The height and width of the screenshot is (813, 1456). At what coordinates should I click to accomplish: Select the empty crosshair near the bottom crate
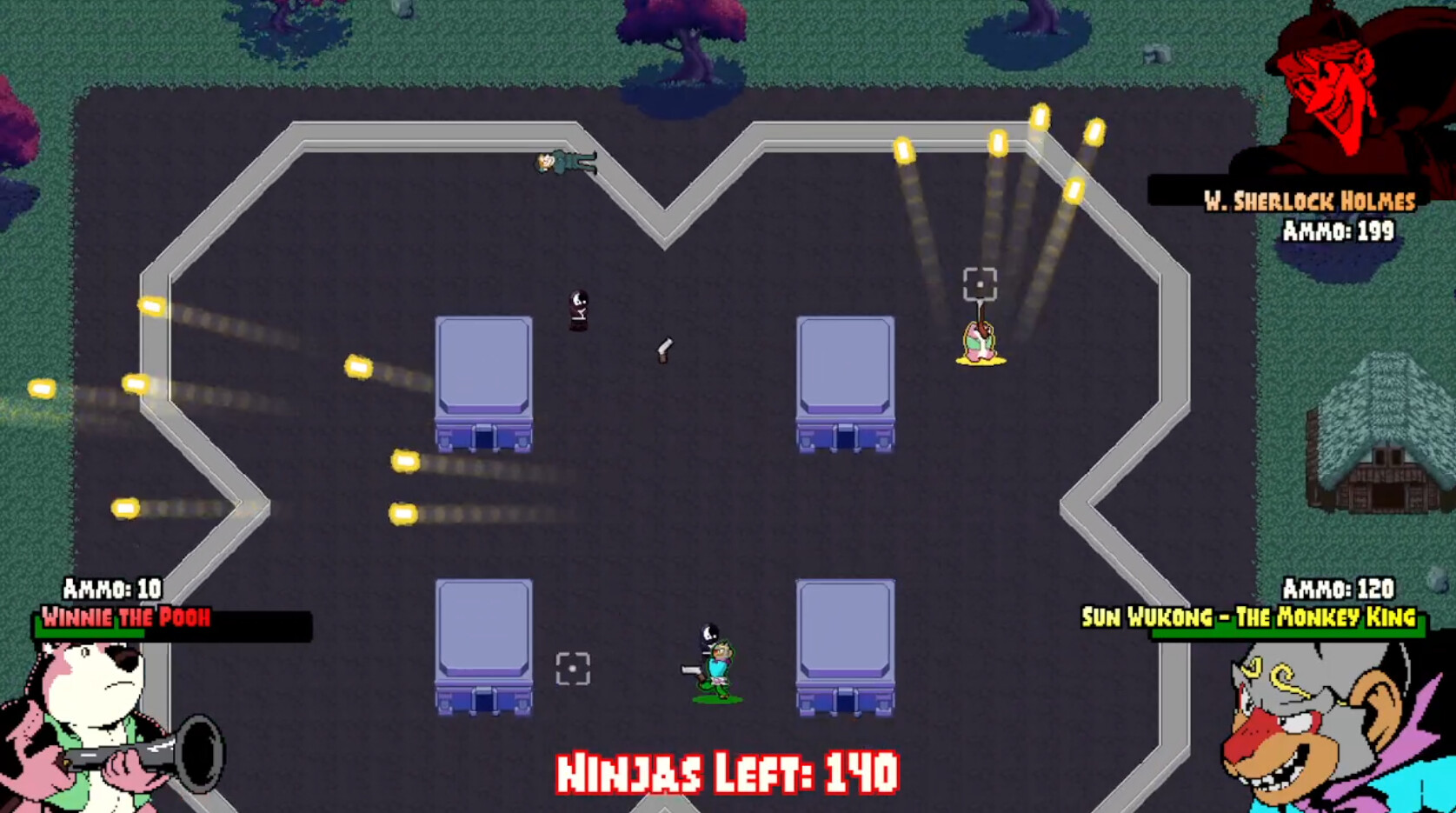coord(573,666)
